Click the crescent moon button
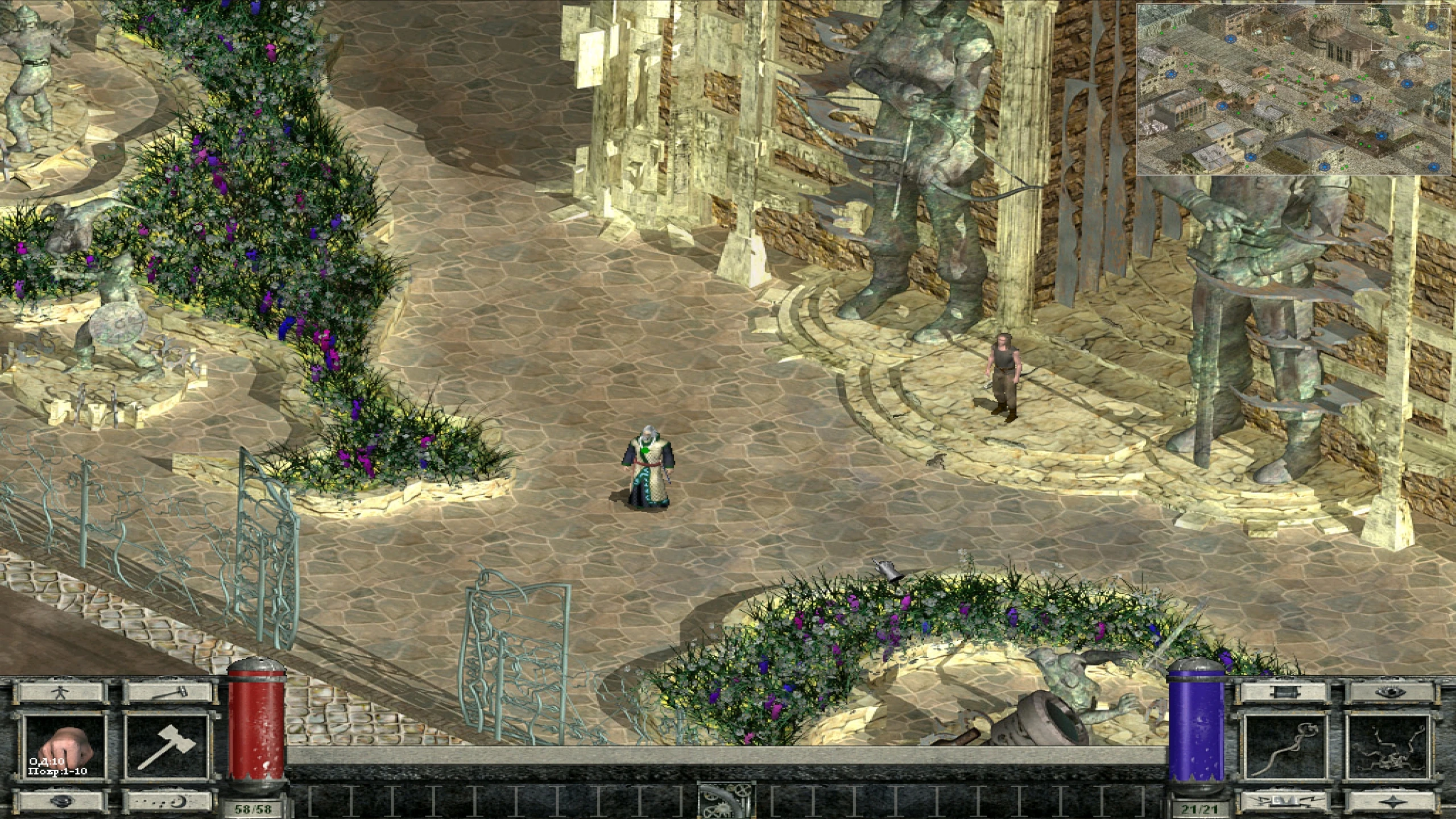Image resolution: width=1456 pixels, height=819 pixels. coord(167,801)
